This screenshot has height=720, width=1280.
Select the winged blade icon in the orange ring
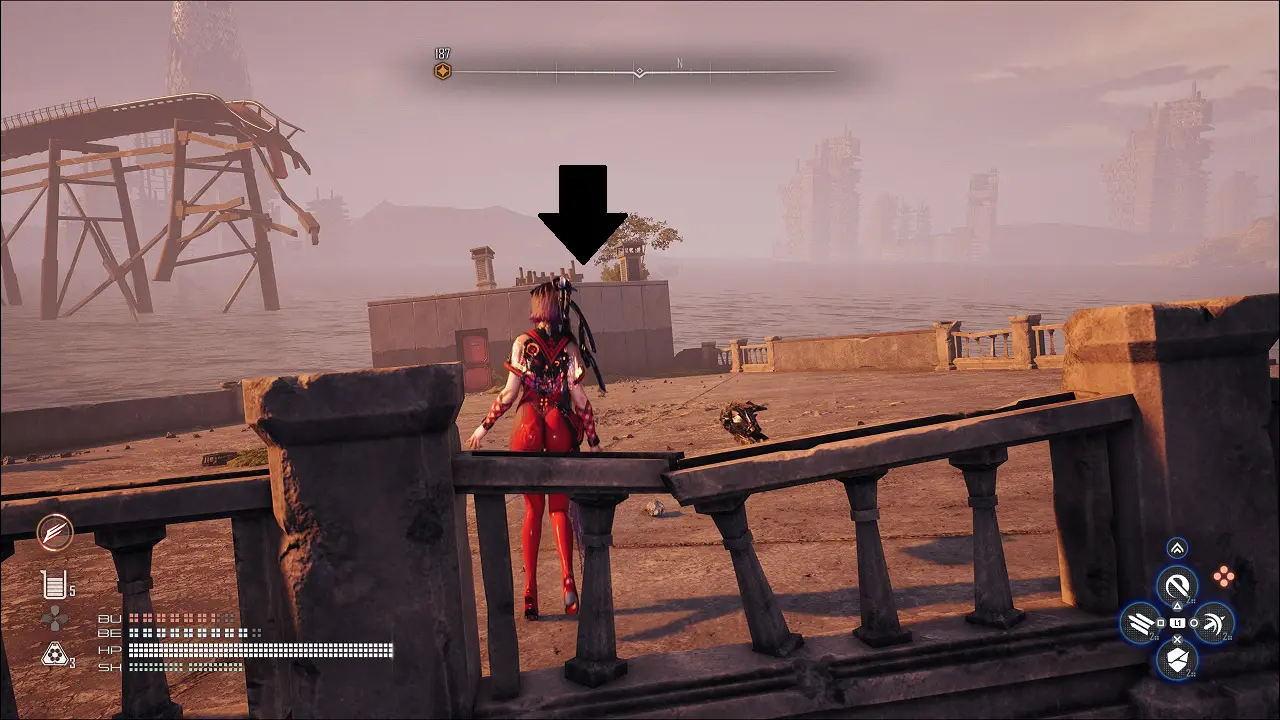click(54, 533)
